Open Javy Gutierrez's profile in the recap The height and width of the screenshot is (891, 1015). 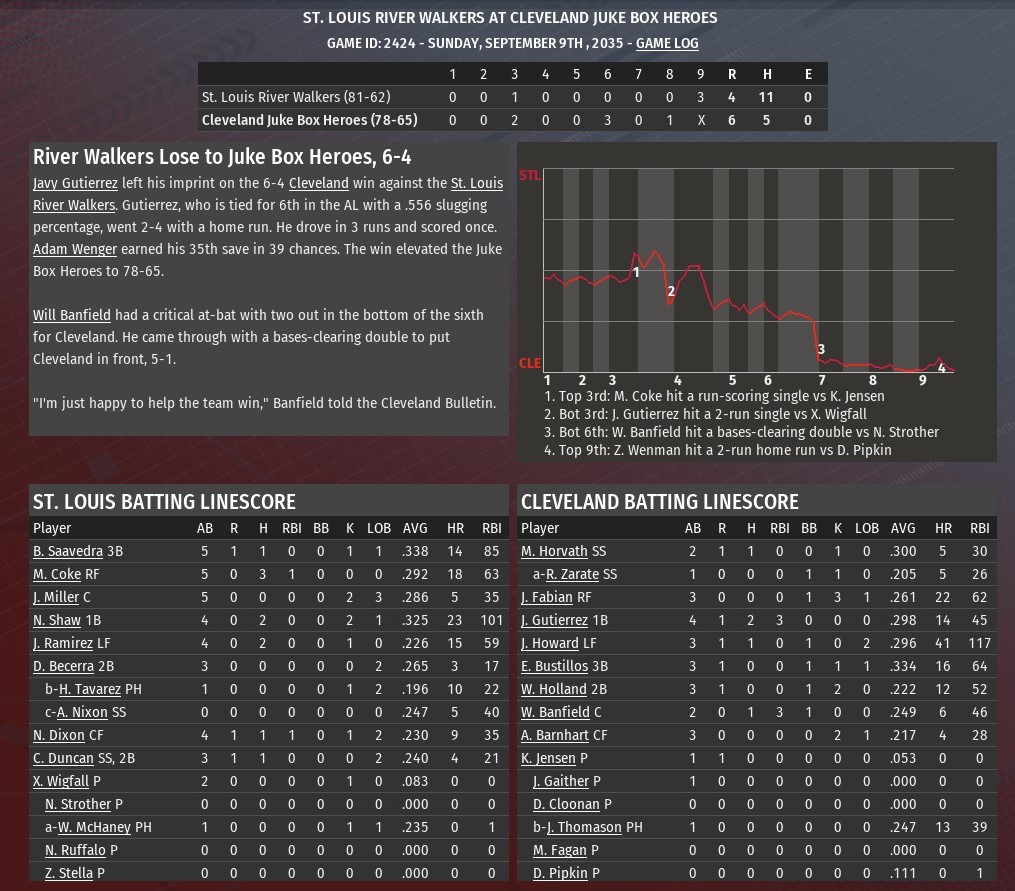(x=75, y=183)
